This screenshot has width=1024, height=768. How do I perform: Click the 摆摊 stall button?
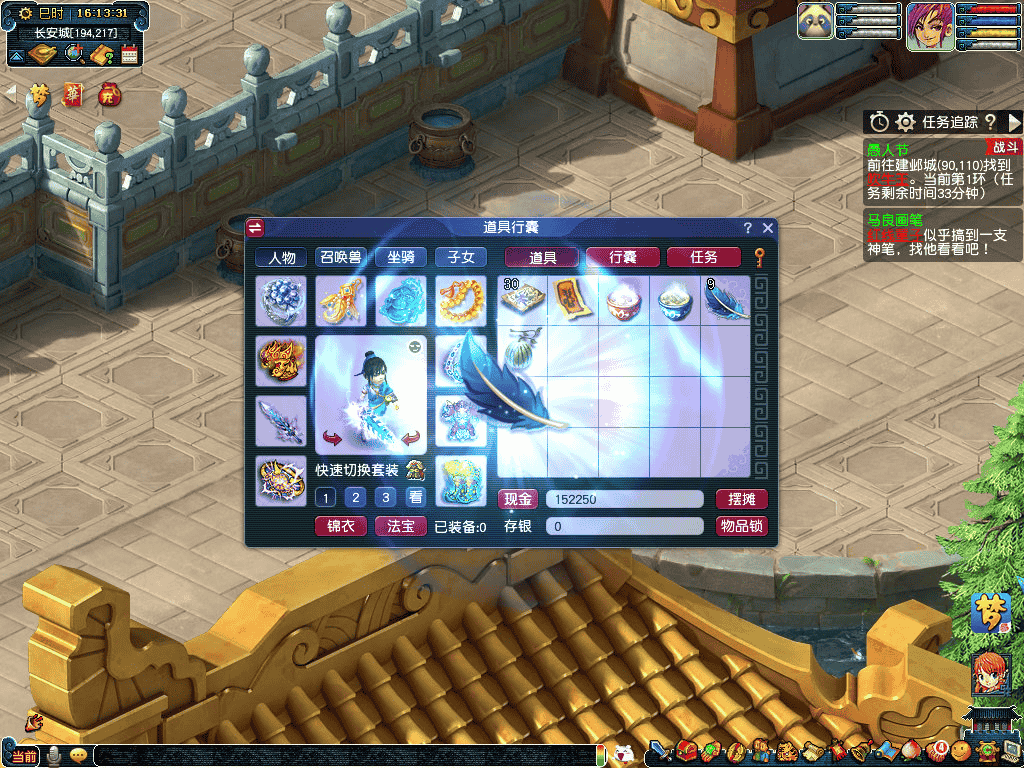pyautogui.click(x=741, y=499)
